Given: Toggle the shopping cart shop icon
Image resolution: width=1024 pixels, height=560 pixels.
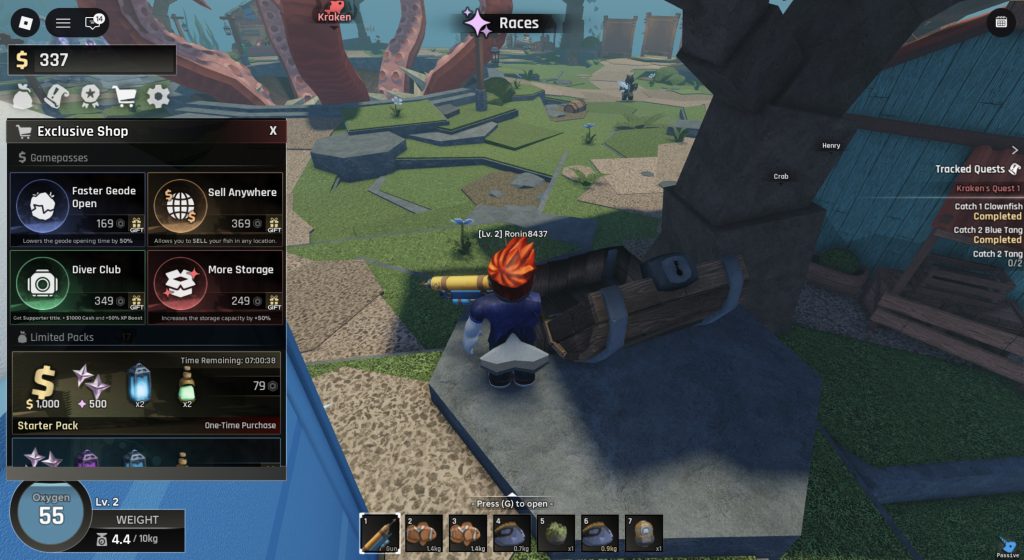Looking at the screenshot, I should (x=125, y=96).
